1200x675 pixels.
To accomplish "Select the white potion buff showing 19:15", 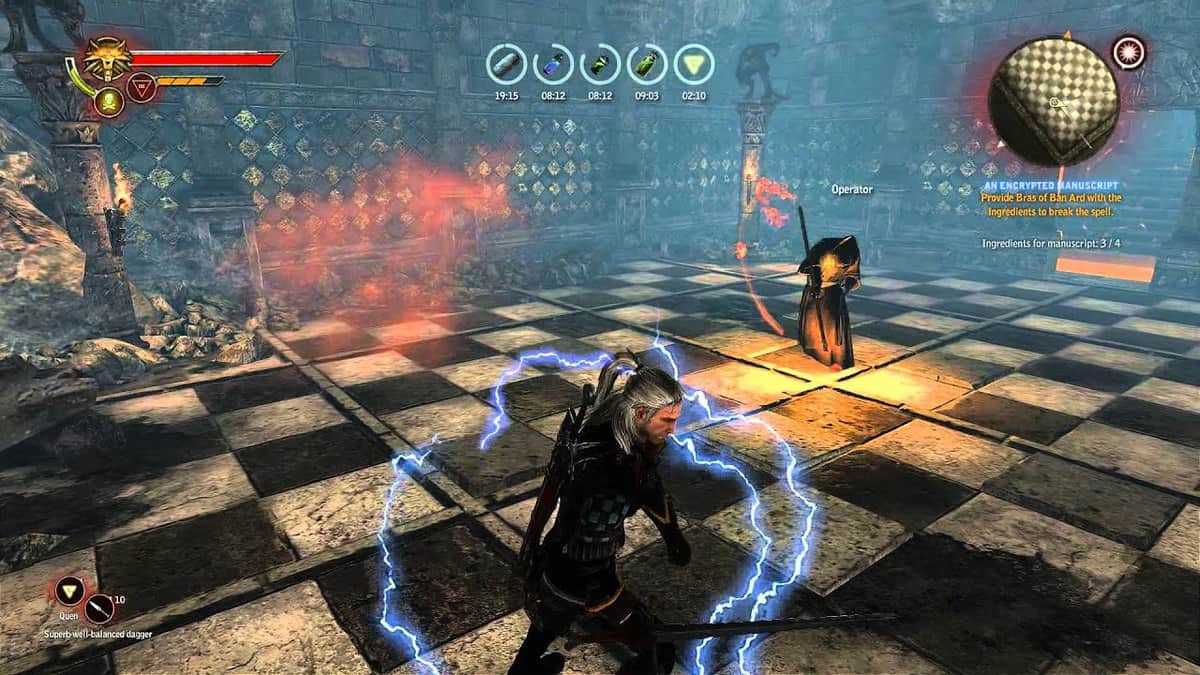I will point(506,65).
